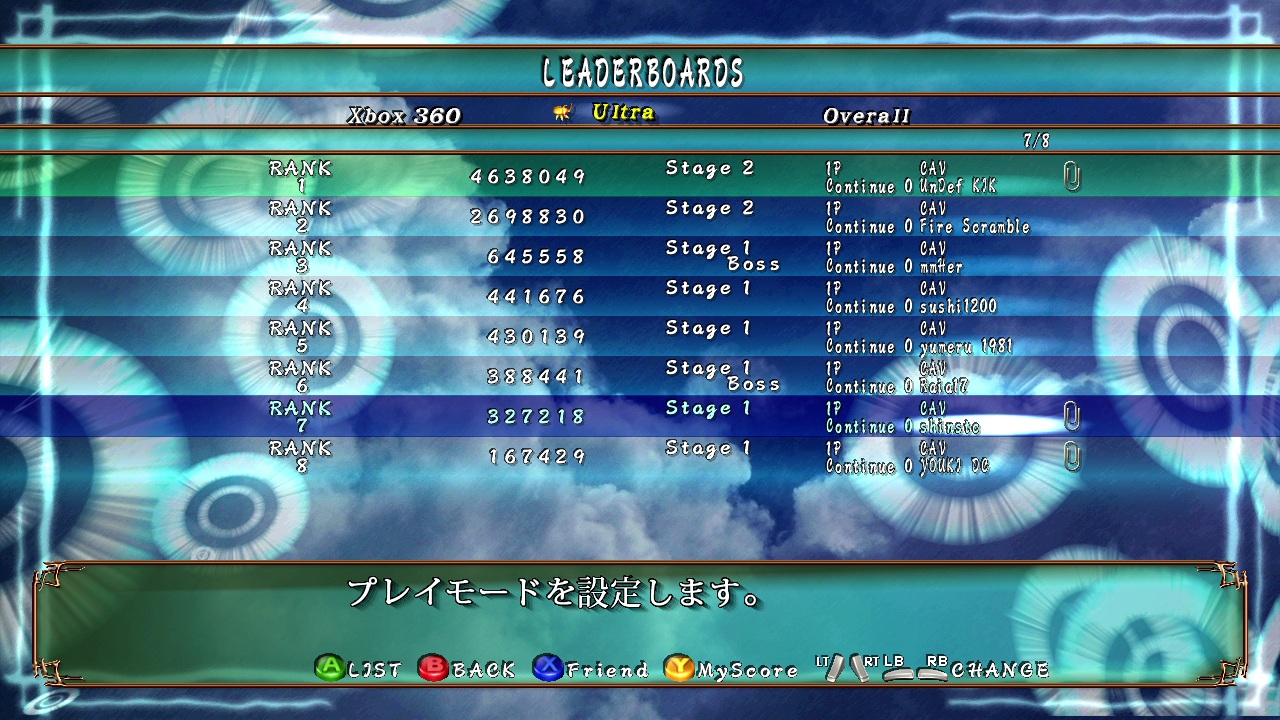1280x720 pixels.
Task: Select the highlighted Rank 7 row
Action: coord(640,417)
